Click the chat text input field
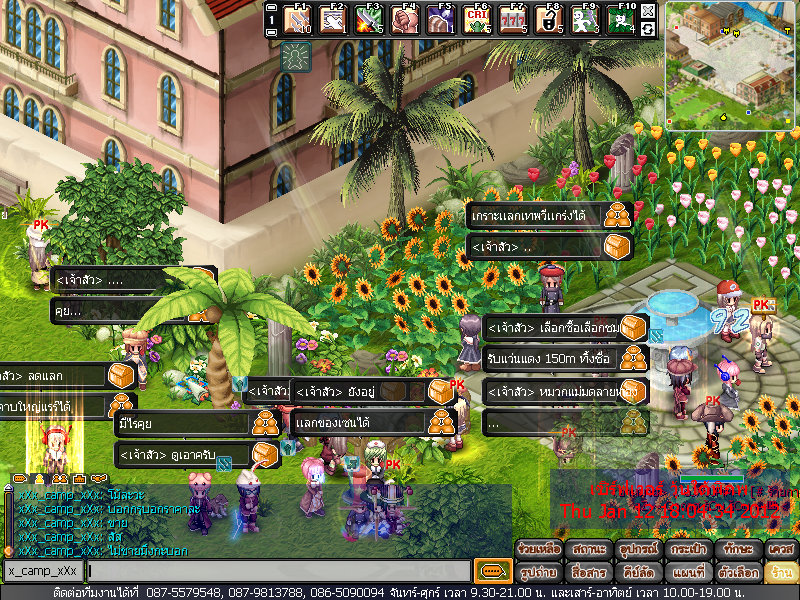The width and height of the screenshot is (800, 600). pyautogui.click(x=278, y=571)
